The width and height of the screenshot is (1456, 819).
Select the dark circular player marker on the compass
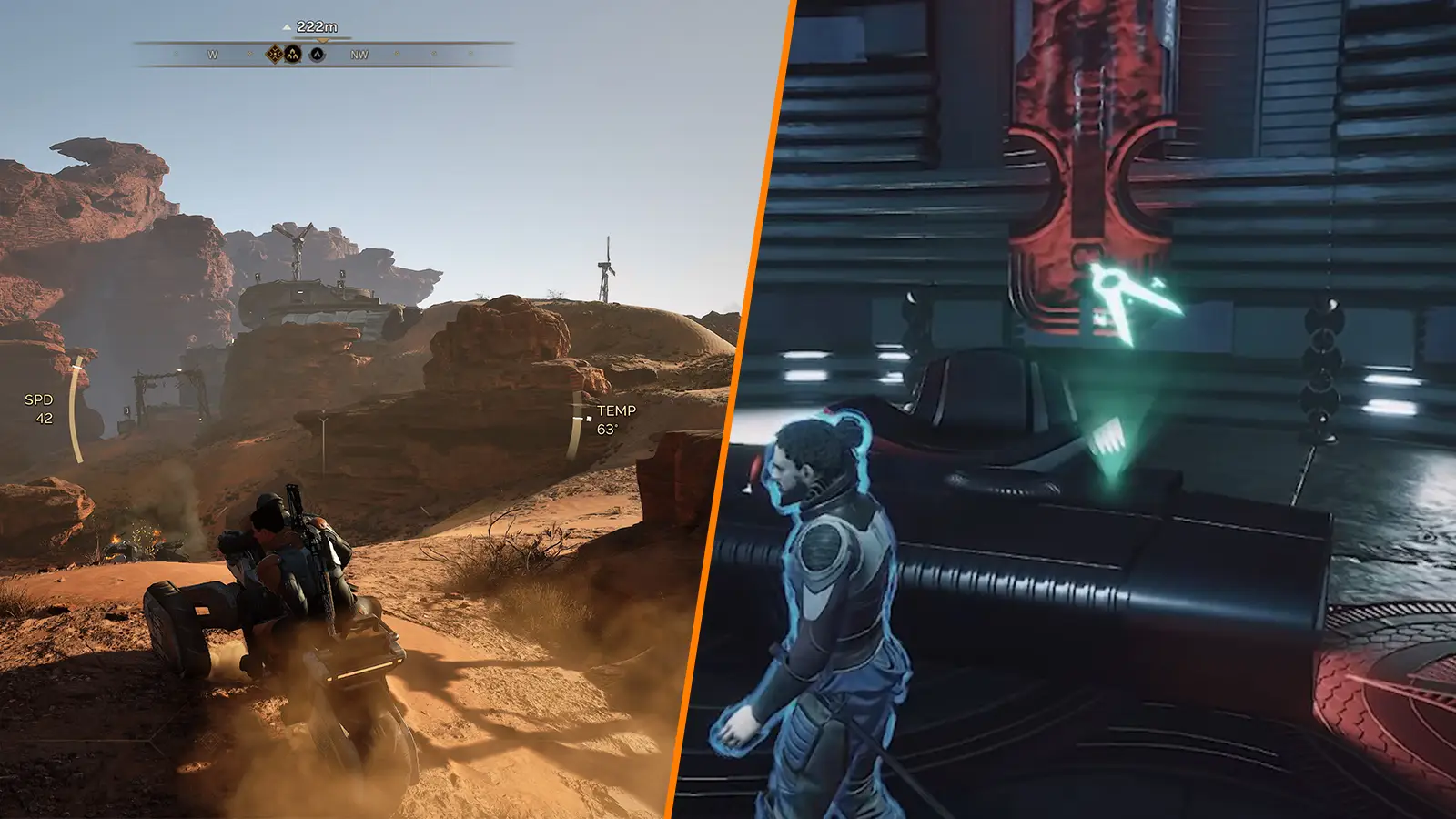[x=318, y=53]
